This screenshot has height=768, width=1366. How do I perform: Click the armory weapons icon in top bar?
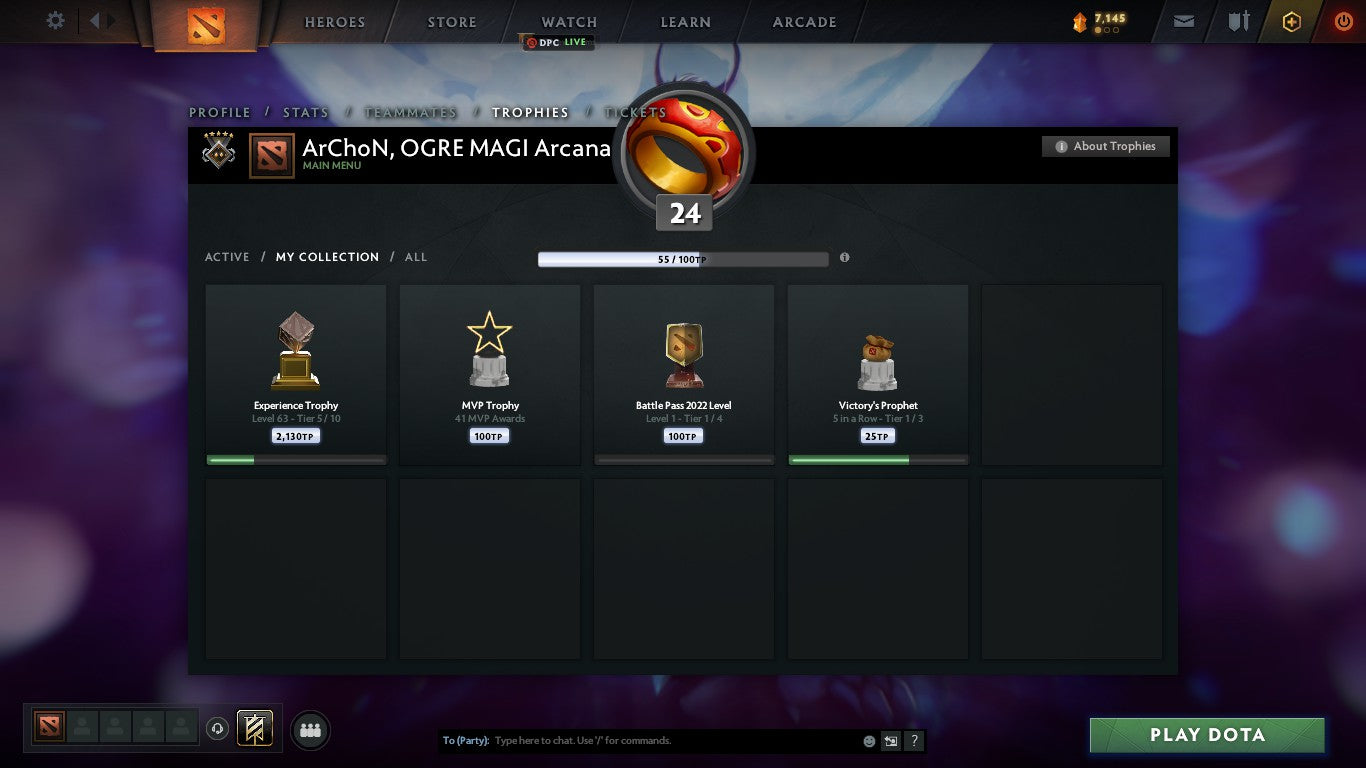(x=1237, y=20)
